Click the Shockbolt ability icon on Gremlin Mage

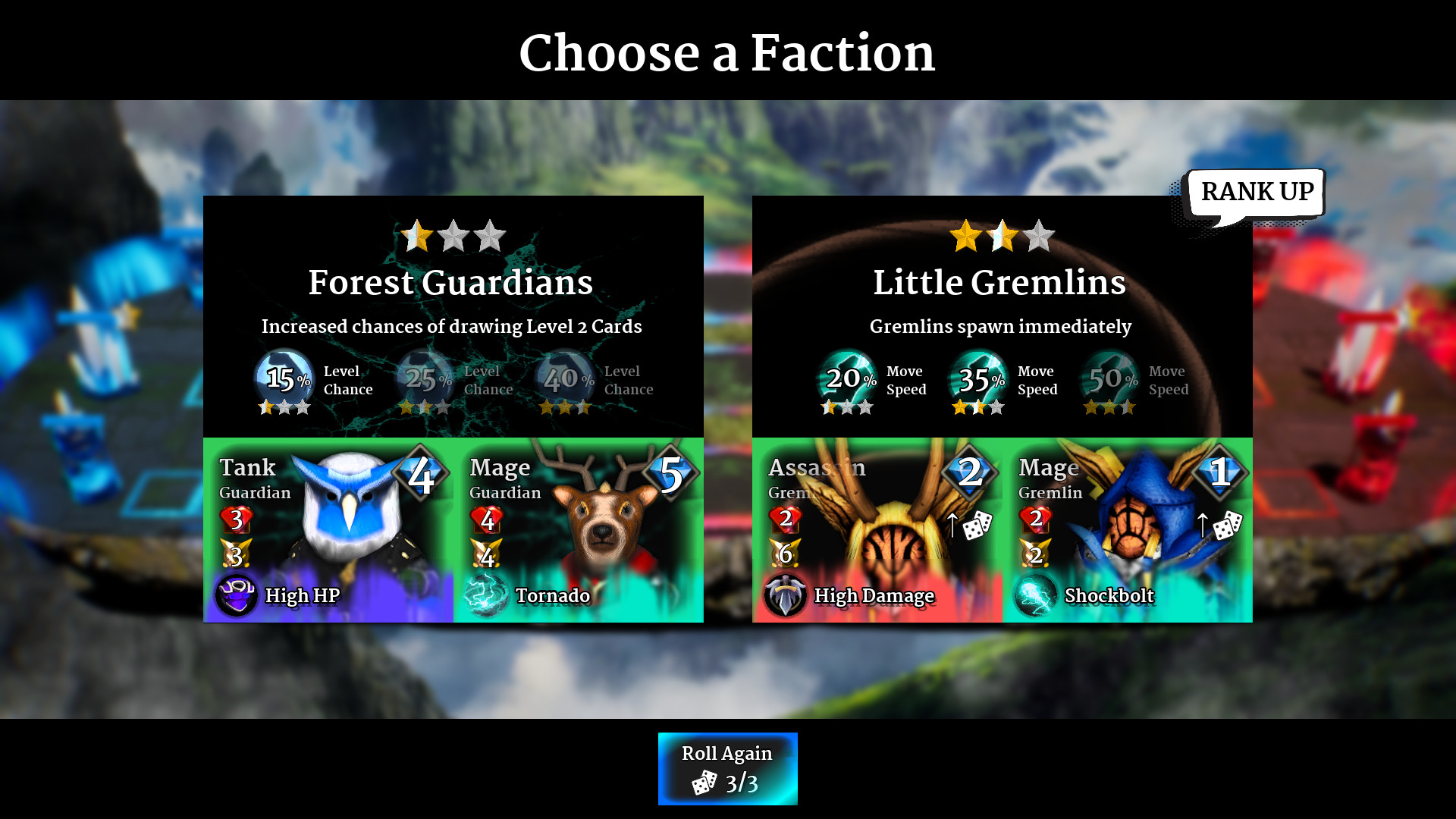1035,596
